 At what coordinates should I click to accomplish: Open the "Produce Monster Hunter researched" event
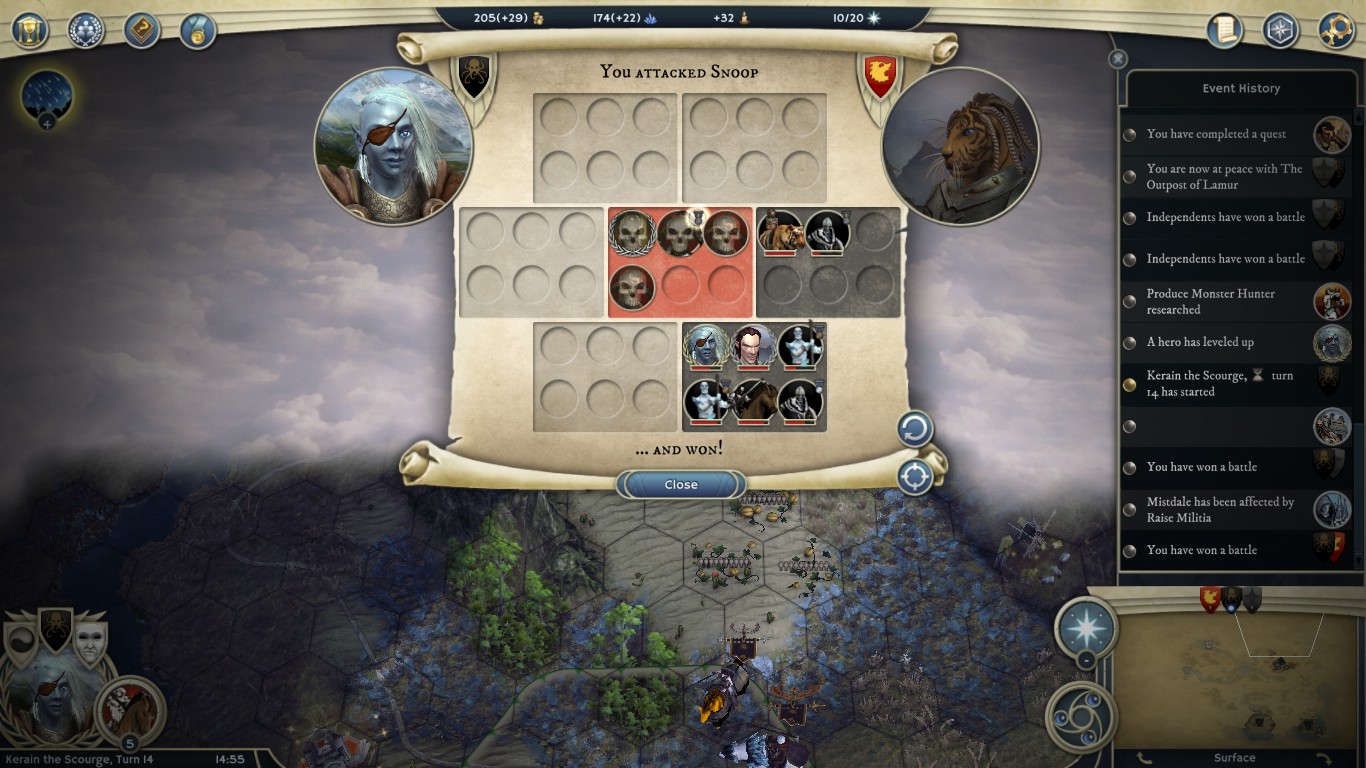click(1210, 301)
